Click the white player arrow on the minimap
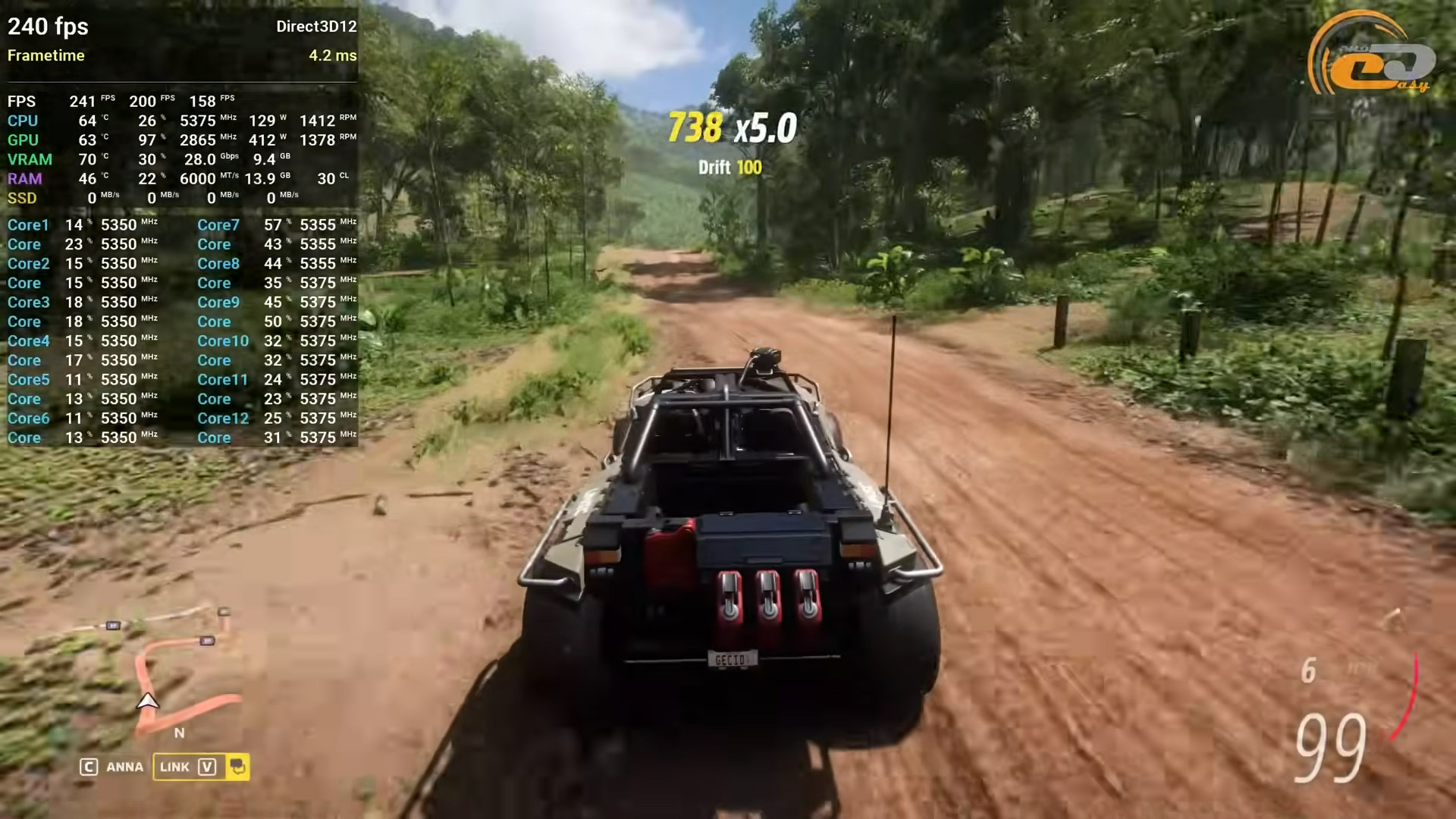Screen dimensions: 1456x819 click(147, 701)
